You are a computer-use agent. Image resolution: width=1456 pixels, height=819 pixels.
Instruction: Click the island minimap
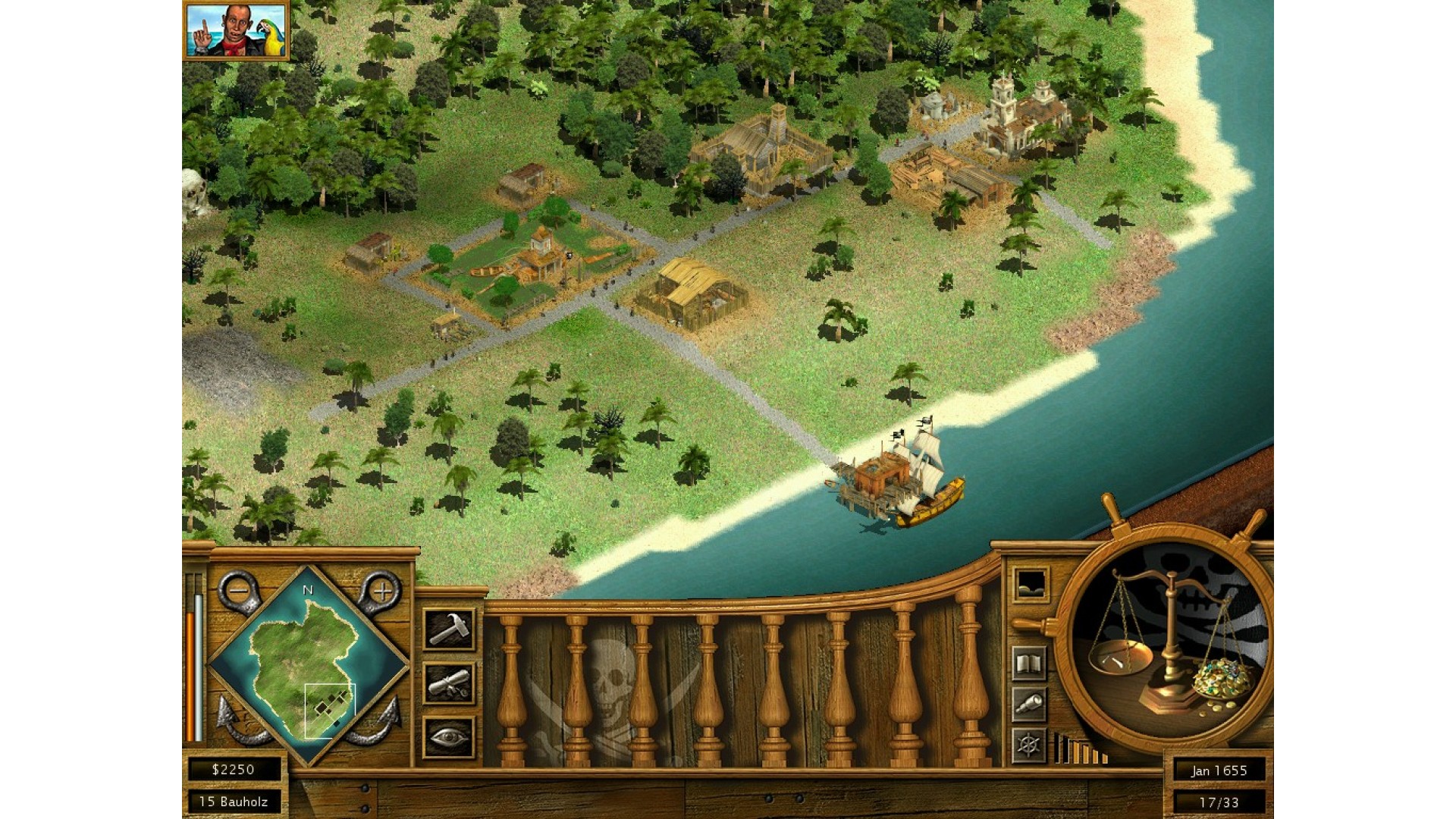[x=309, y=667]
